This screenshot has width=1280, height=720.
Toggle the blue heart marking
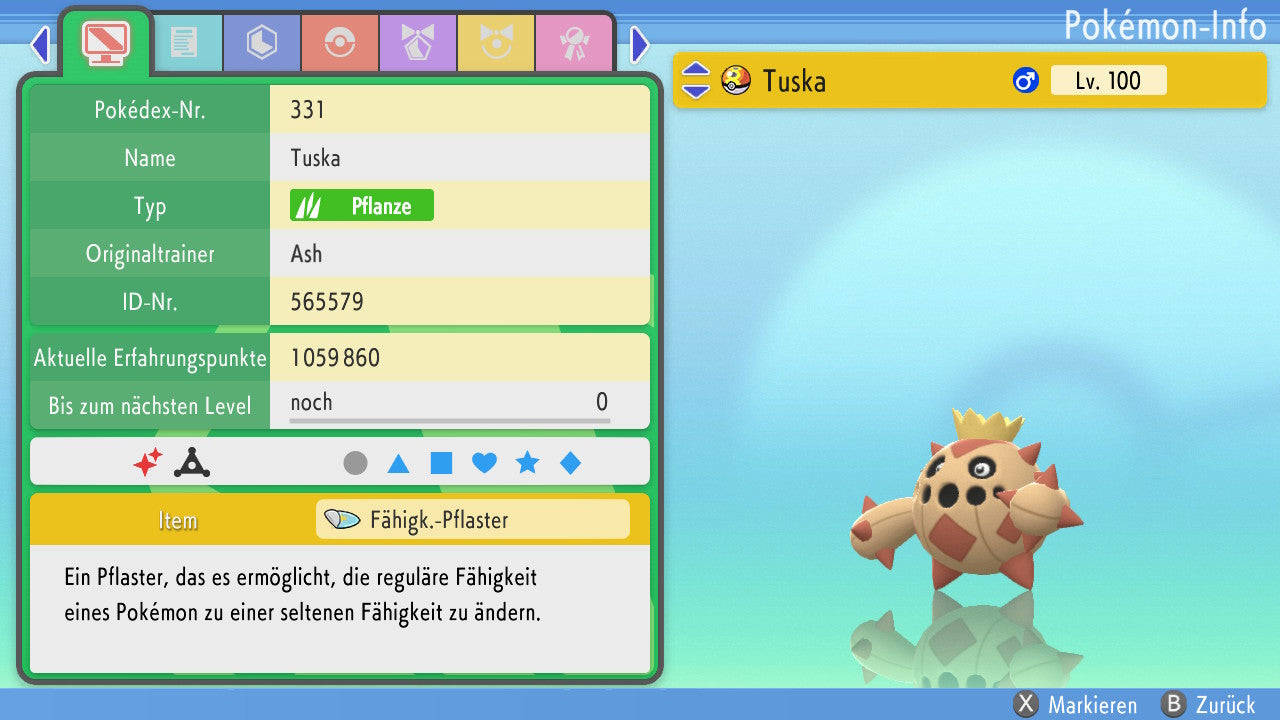point(484,463)
